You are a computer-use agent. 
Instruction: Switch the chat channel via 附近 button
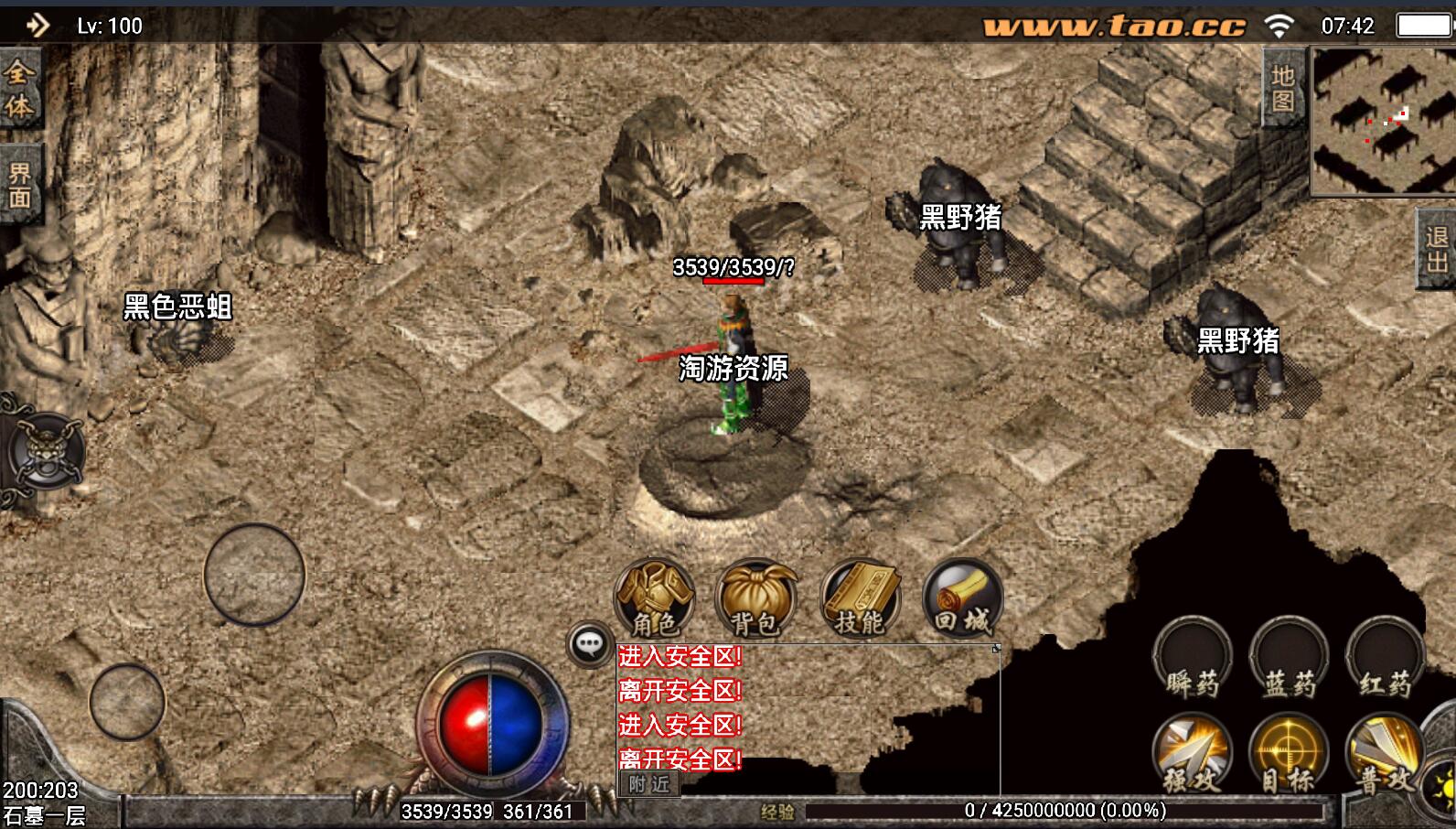click(x=649, y=784)
